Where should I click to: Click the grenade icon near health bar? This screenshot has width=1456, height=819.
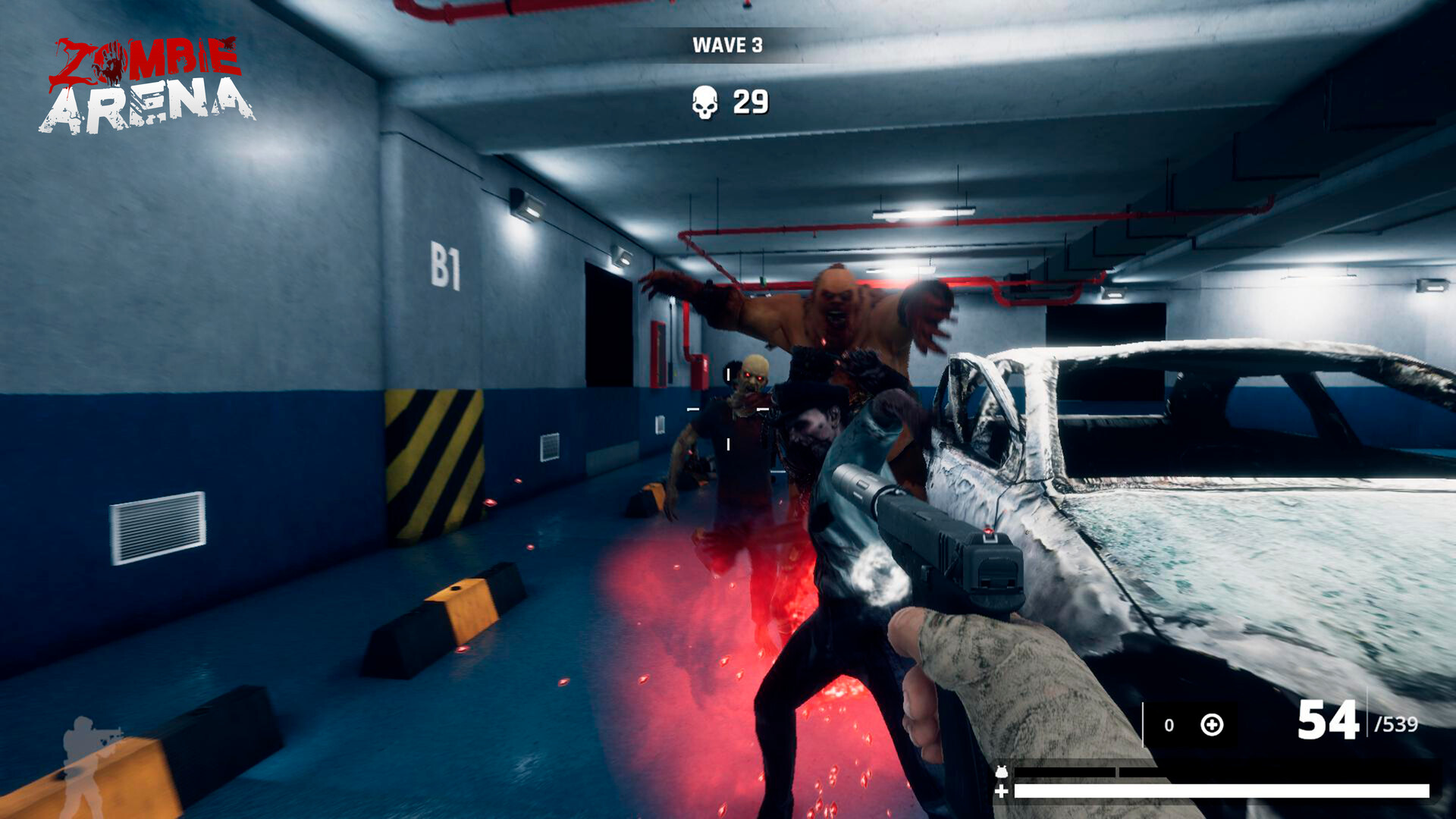pos(1001,771)
